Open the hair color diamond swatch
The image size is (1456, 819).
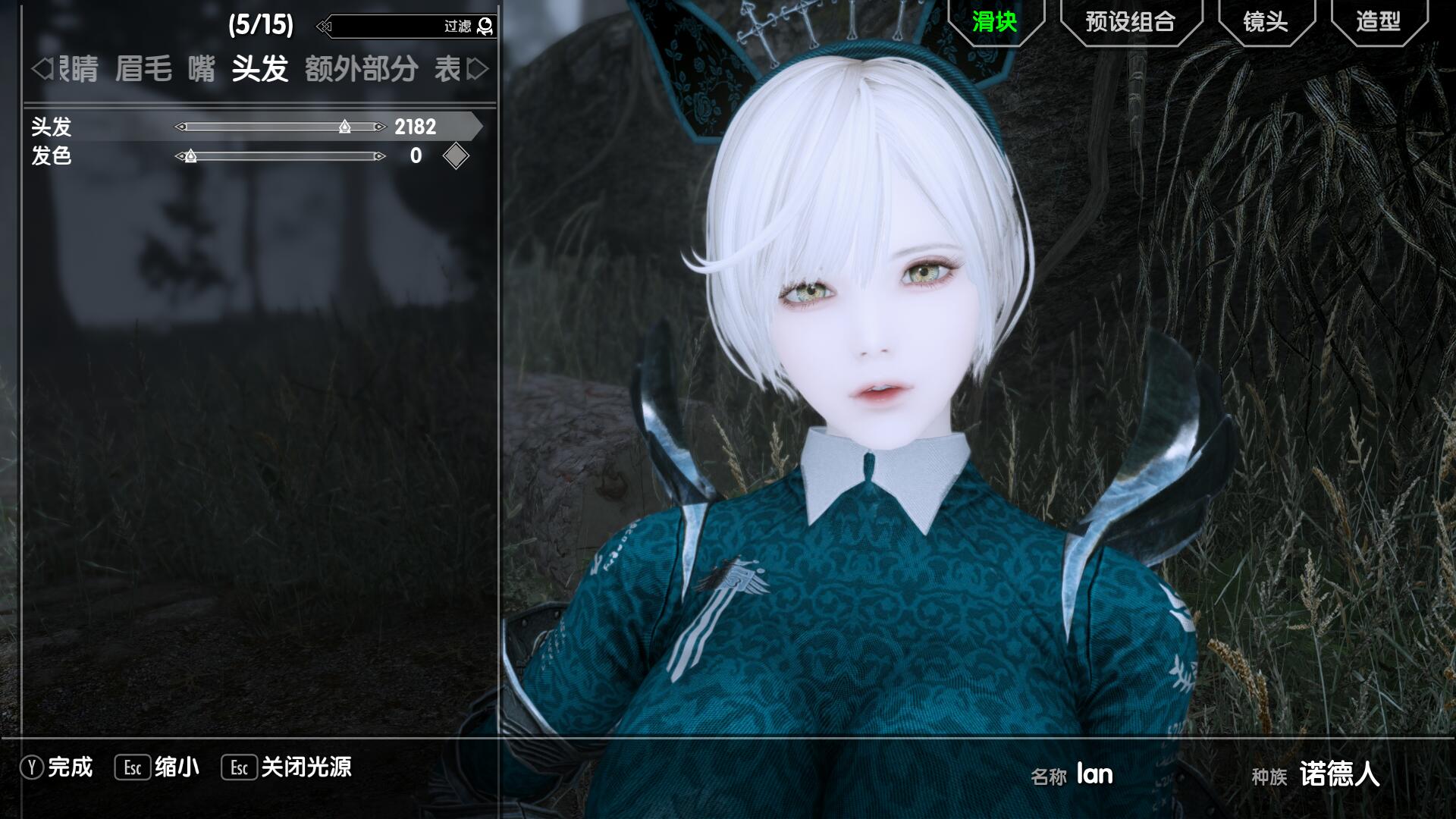456,156
